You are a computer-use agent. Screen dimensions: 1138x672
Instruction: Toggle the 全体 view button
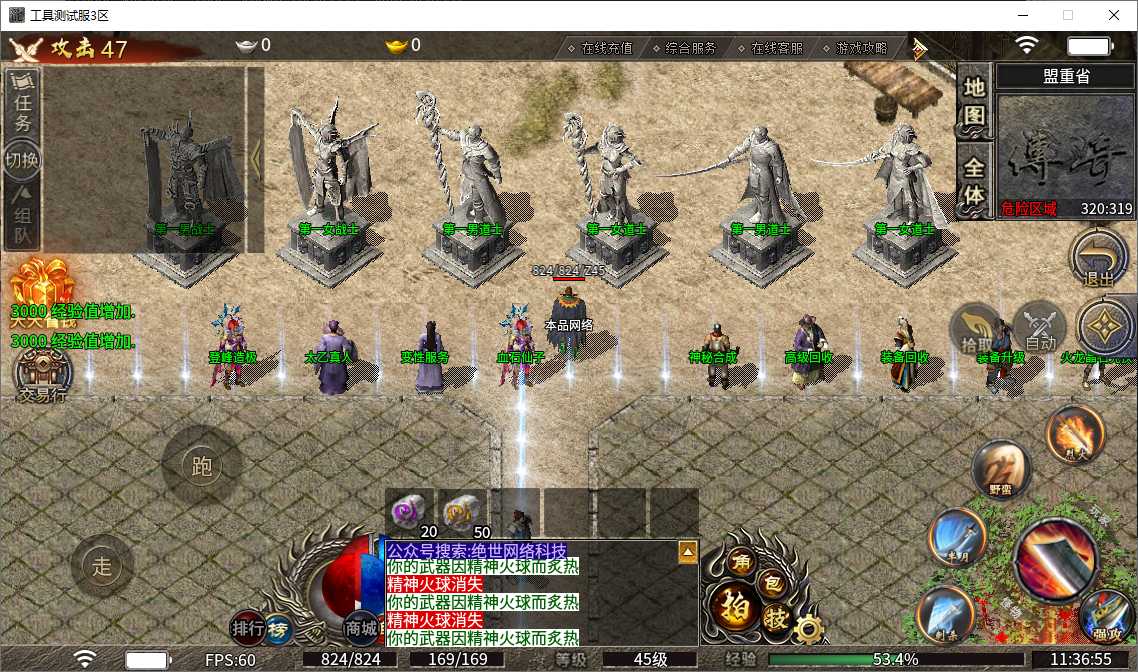click(x=974, y=180)
